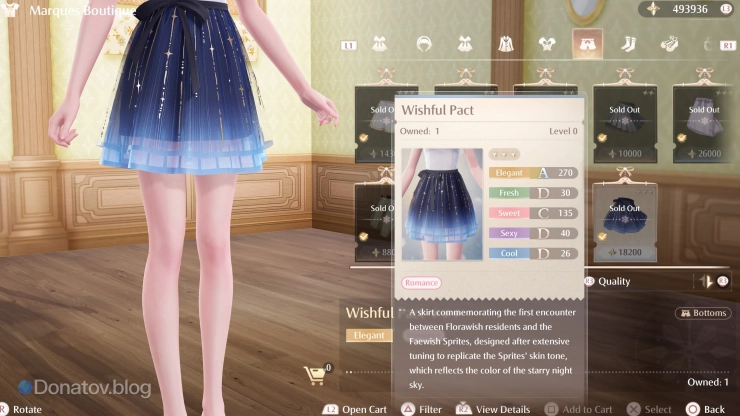
Task: Open the jacket outerwear category tab
Action: [x=505, y=44]
